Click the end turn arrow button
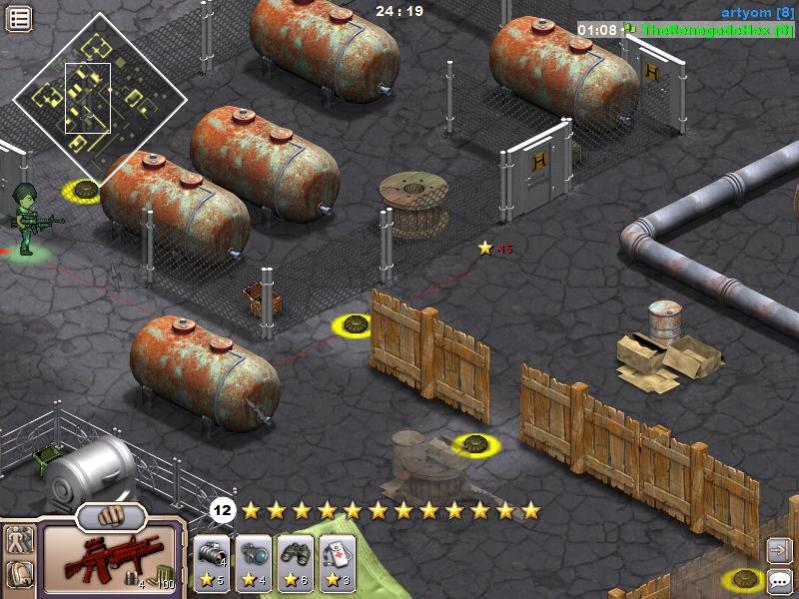 pos(779,549)
